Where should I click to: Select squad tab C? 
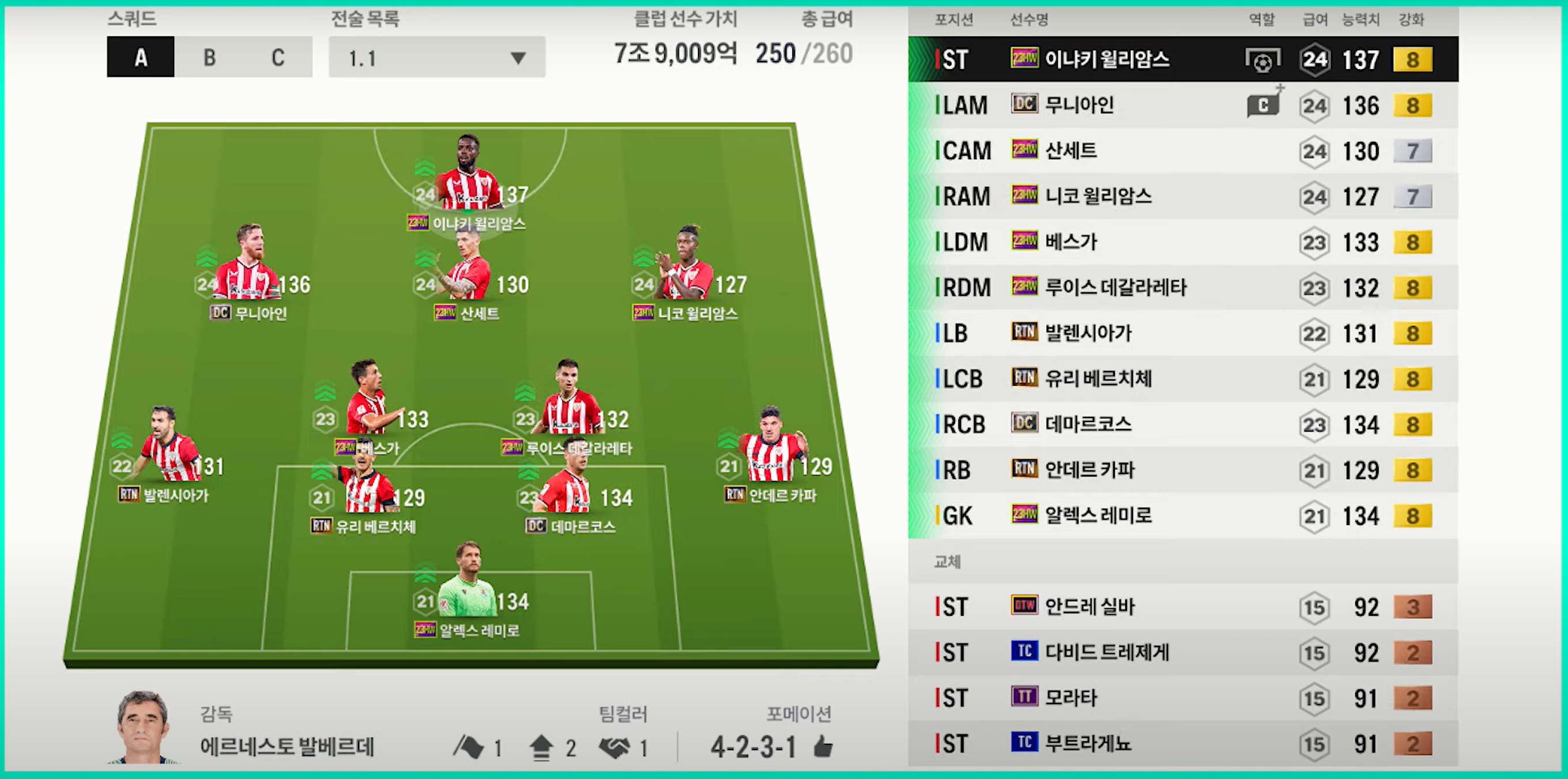277,57
